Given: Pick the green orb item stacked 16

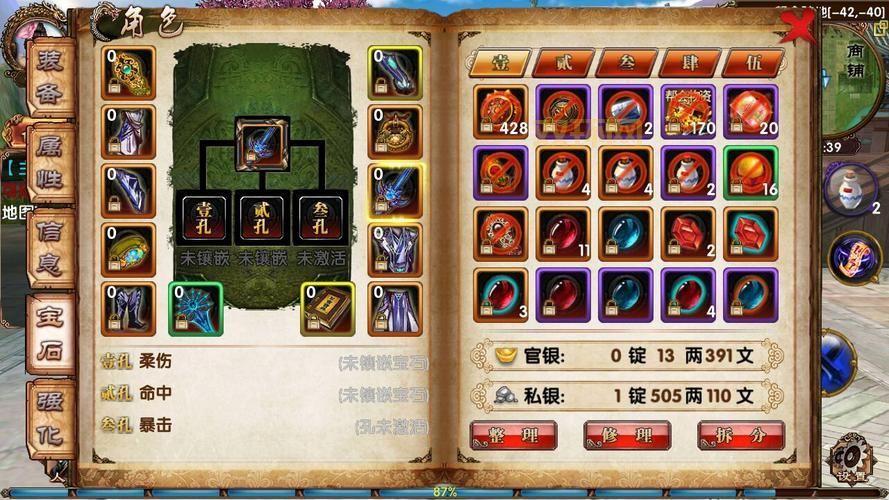Looking at the screenshot, I should tap(751, 173).
